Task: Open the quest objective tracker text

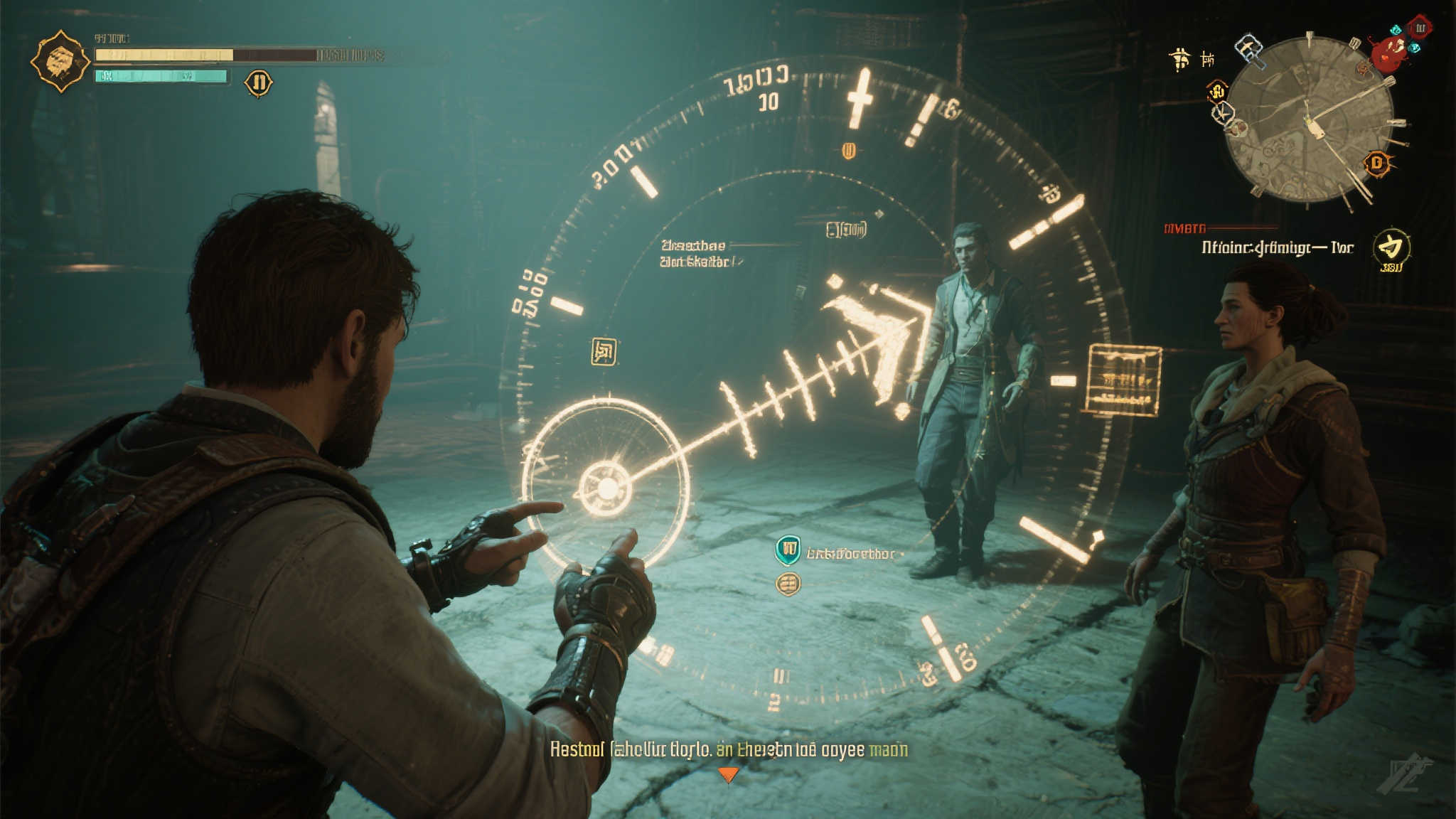Action: click(1277, 247)
